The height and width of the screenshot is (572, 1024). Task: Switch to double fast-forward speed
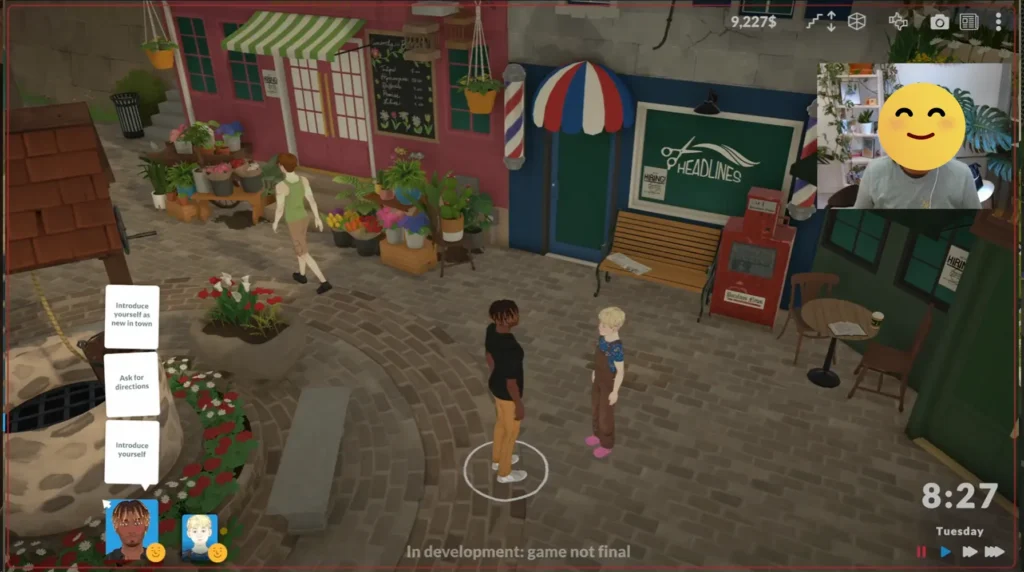(x=969, y=551)
